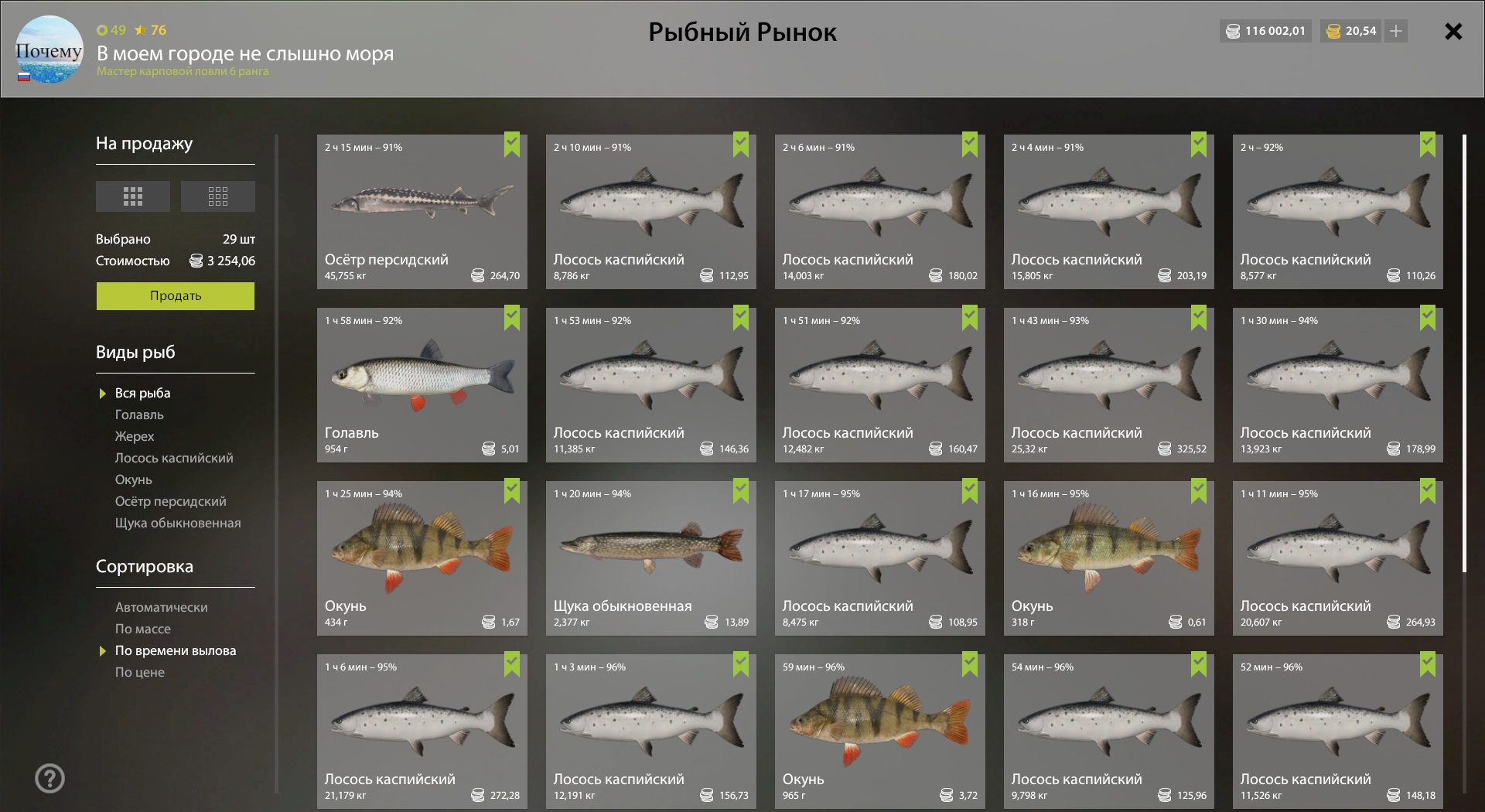Close the fish market window

[1453, 32]
